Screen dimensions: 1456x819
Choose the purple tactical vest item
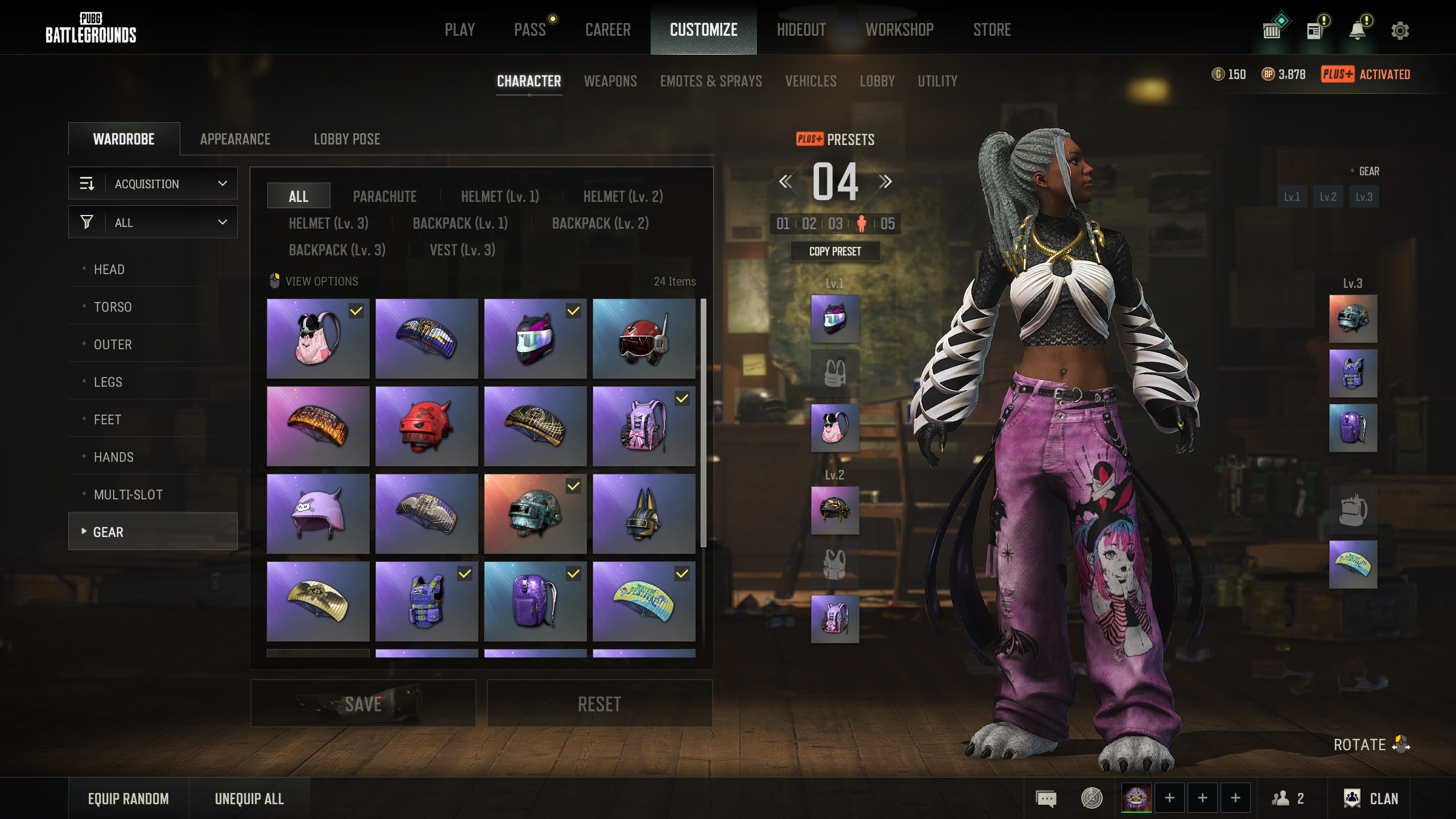[427, 601]
